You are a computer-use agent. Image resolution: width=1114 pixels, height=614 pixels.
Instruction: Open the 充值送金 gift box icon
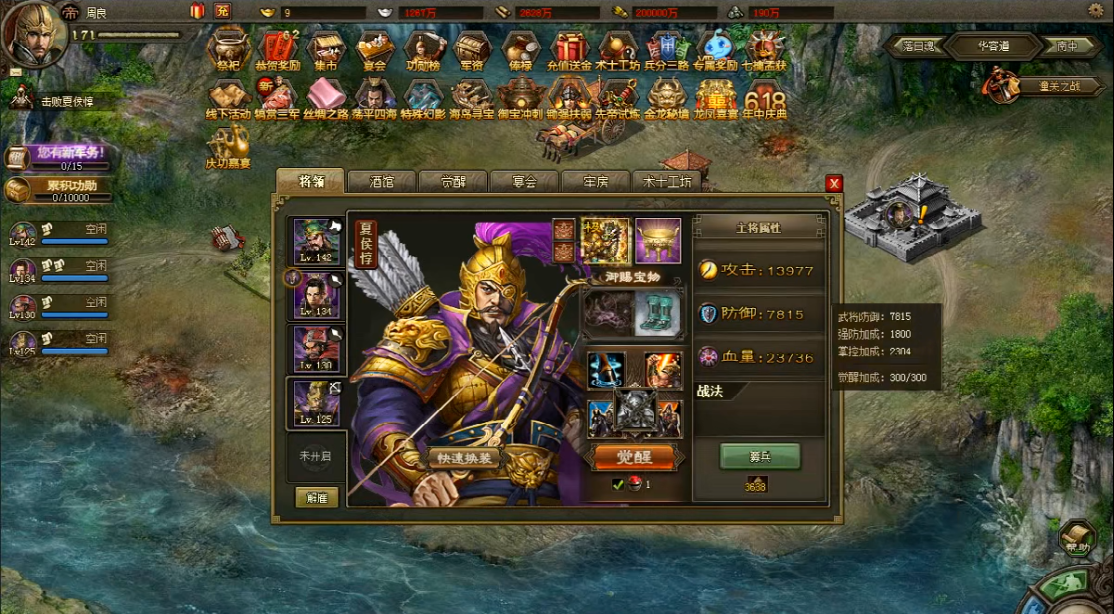click(x=569, y=49)
